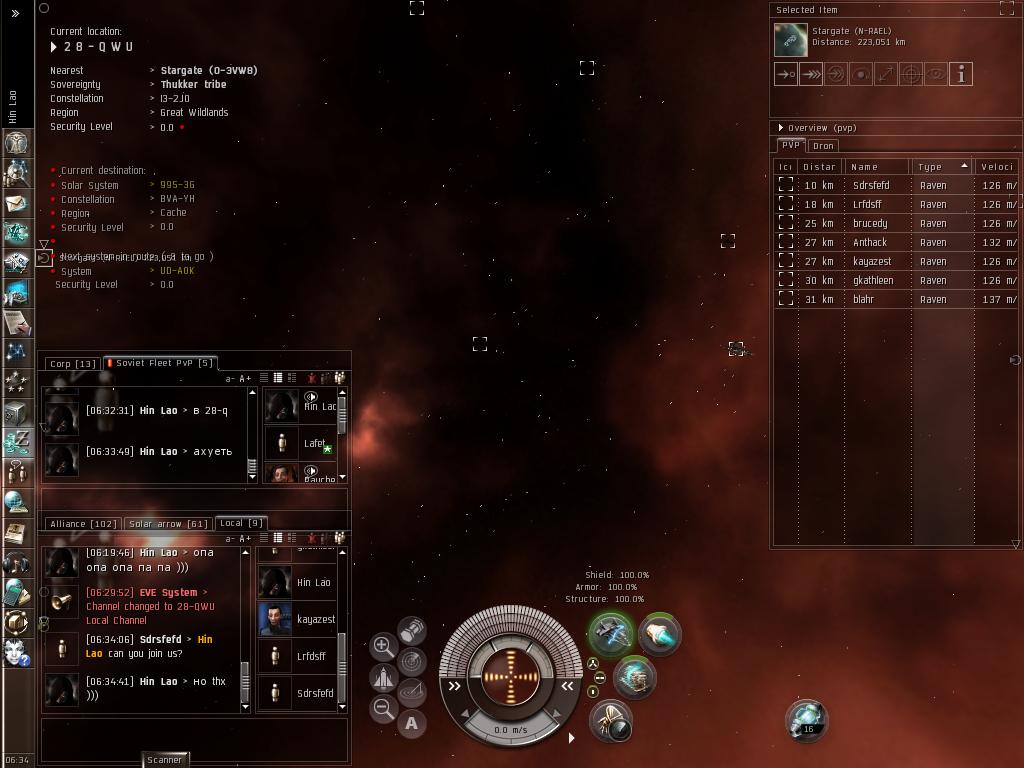Switch to the Alliance chat channel
Screen dimensions: 1024x768
click(x=84, y=524)
